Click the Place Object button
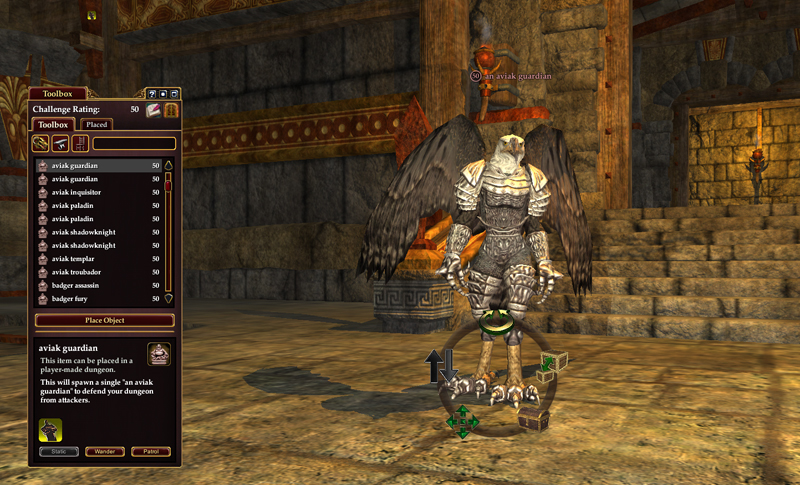Screen dimensions: 800x485 pos(104,320)
